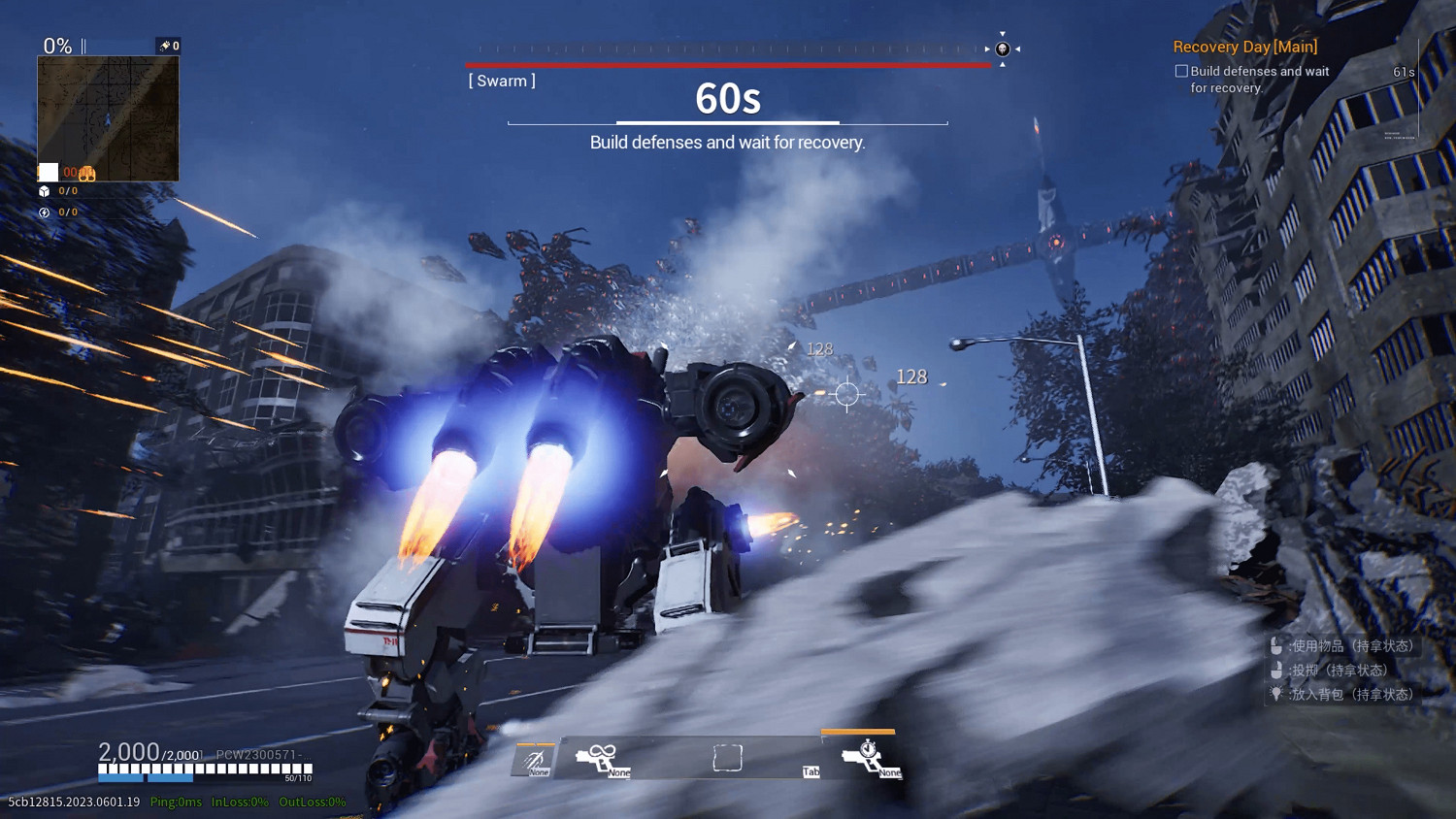This screenshot has height=819, width=1456.
Task: Toggle the Build defenses objective checkbox
Action: pyautogui.click(x=1181, y=71)
